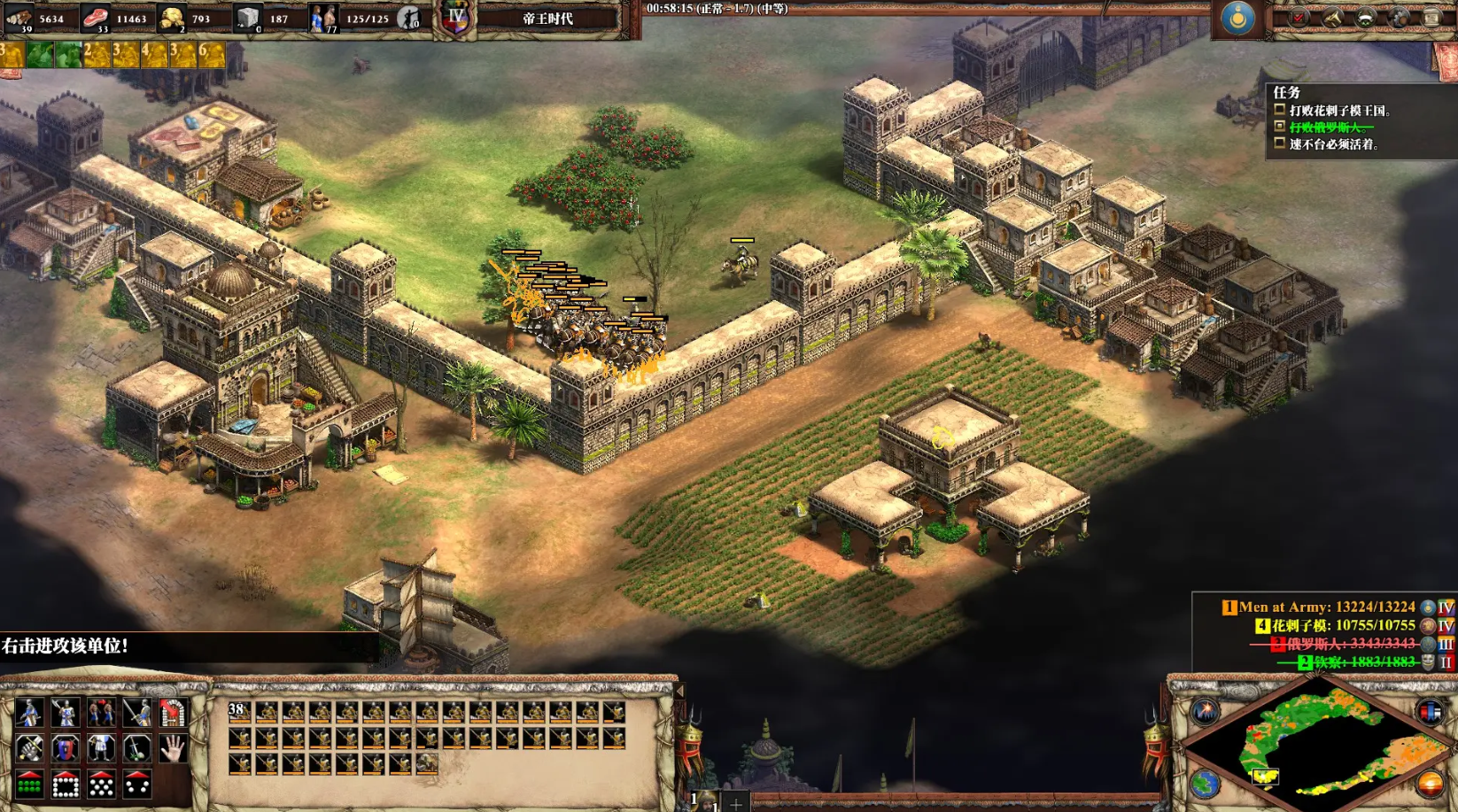The width and height of the screenshot is (1458, 812).
Task: Click the blue Mongol civilization emblem
Action: [x=1237, y=18]
